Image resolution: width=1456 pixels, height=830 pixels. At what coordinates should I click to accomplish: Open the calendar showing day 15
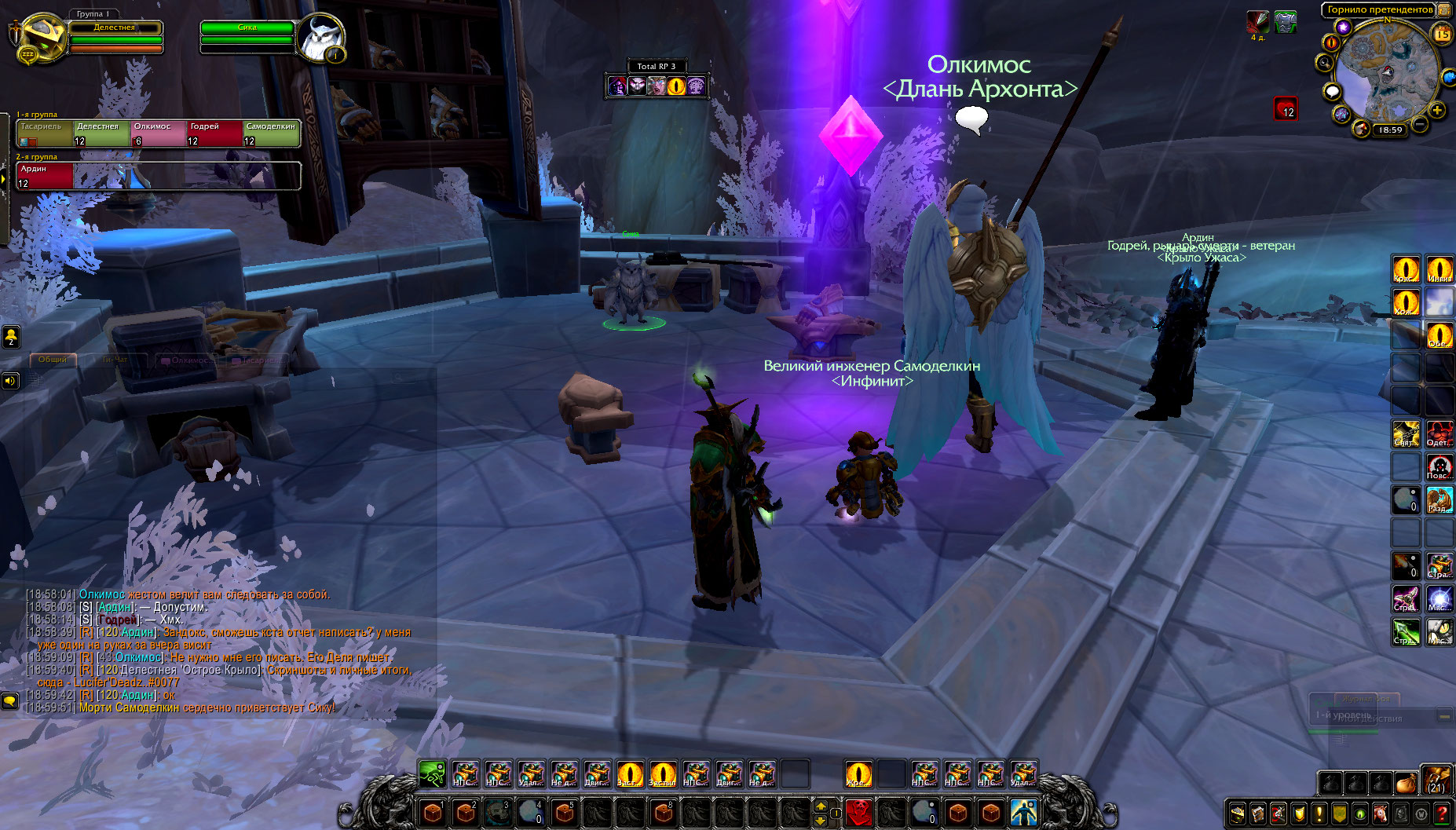(1443, 34)
